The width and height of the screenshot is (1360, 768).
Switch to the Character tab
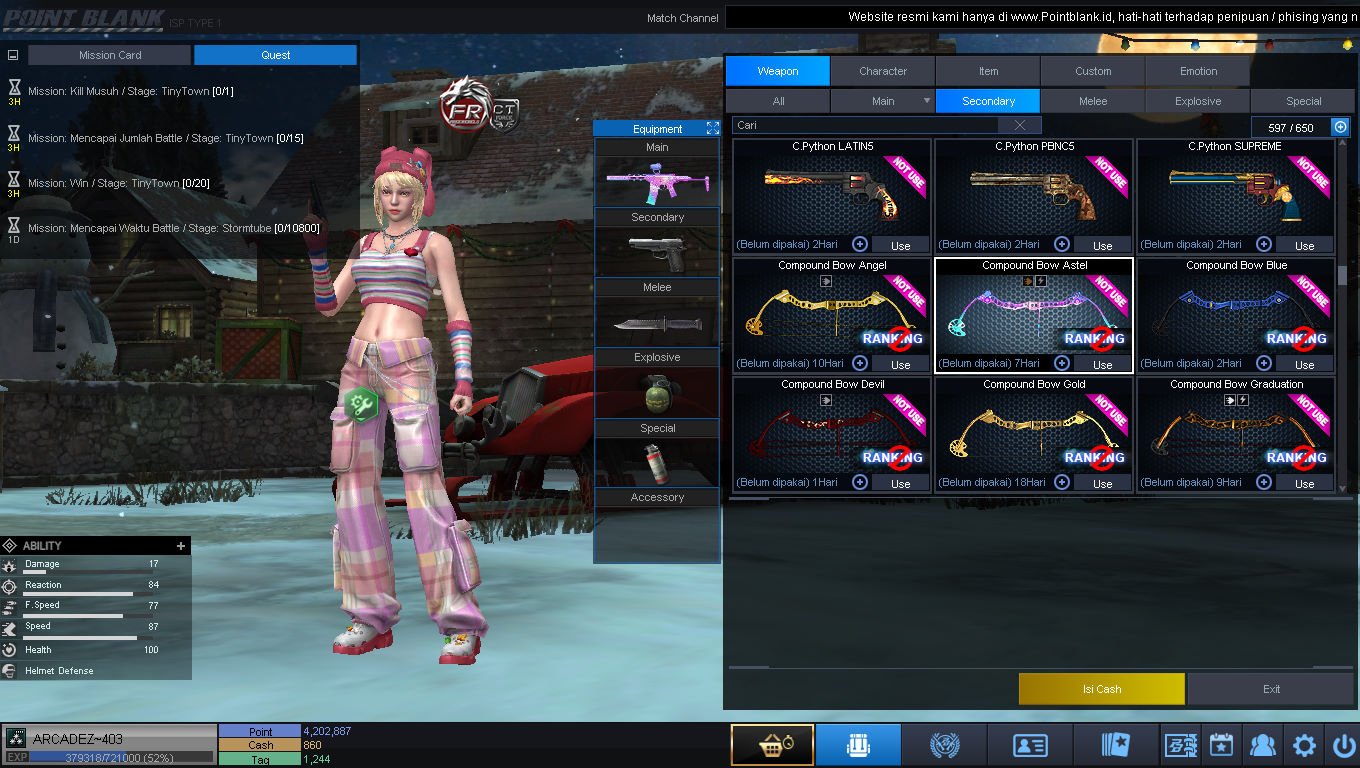882,71
